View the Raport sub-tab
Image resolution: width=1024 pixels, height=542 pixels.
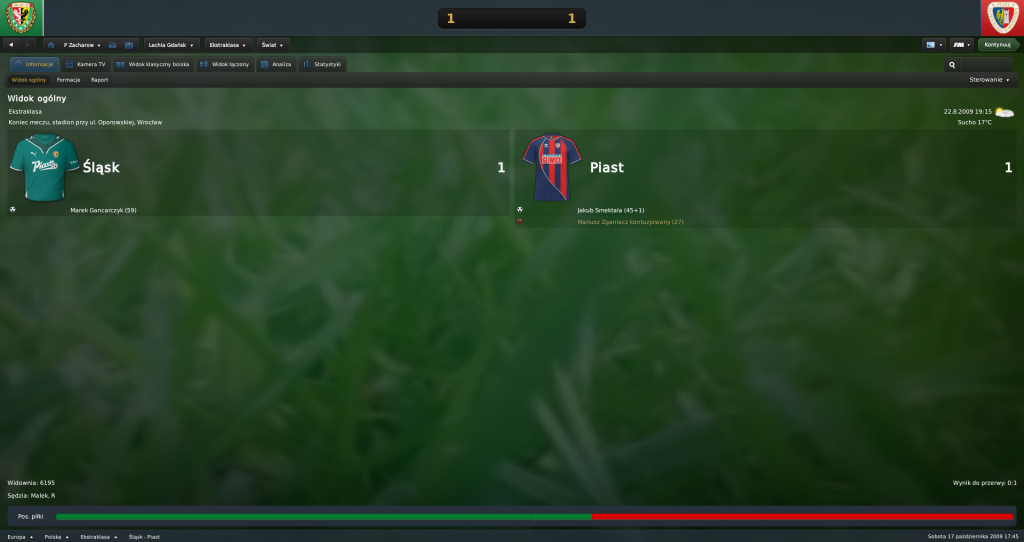[x=99, y=80]
